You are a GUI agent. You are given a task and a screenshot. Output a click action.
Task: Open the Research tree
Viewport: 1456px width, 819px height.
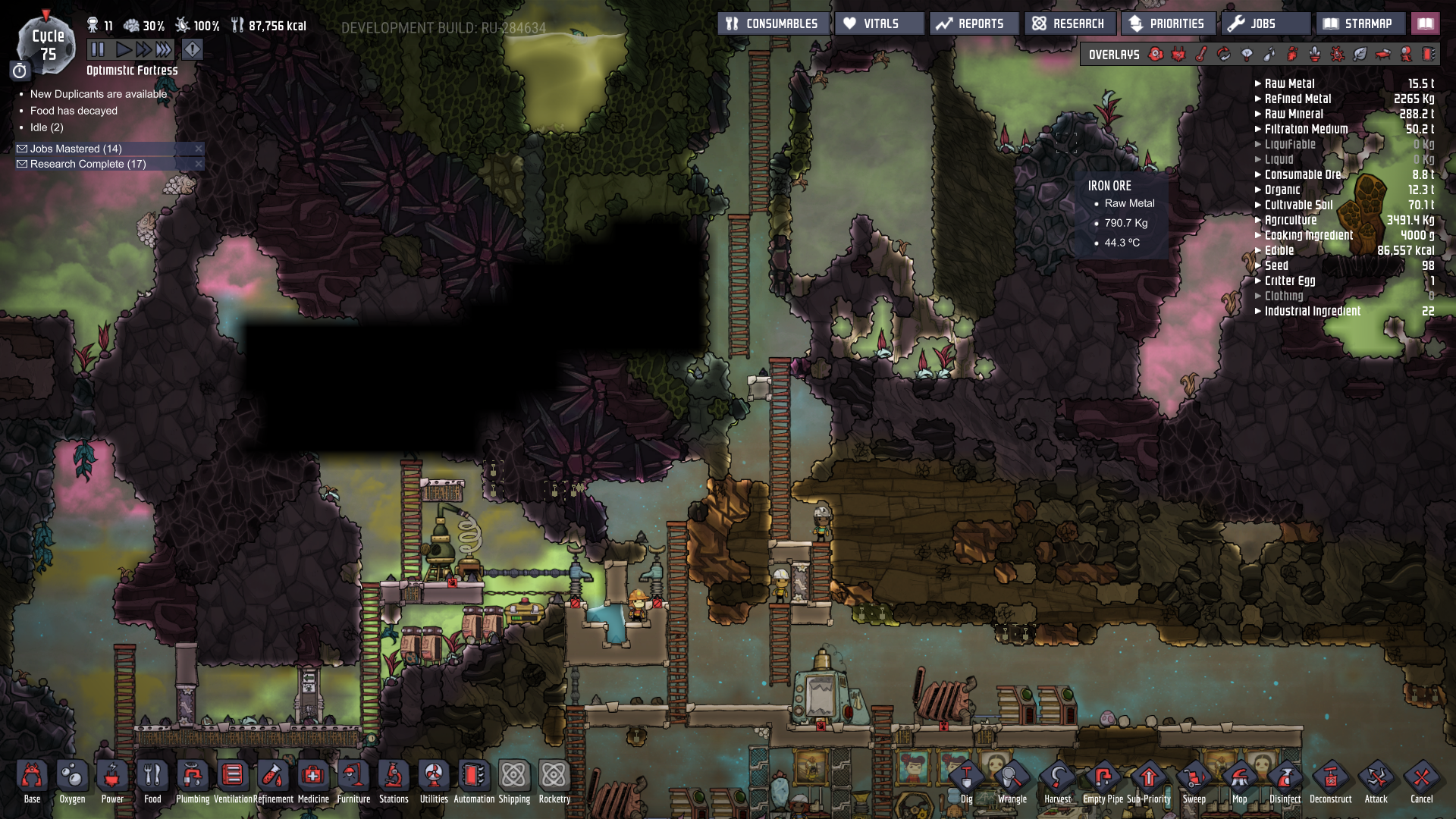click(x=1069, y=24)
